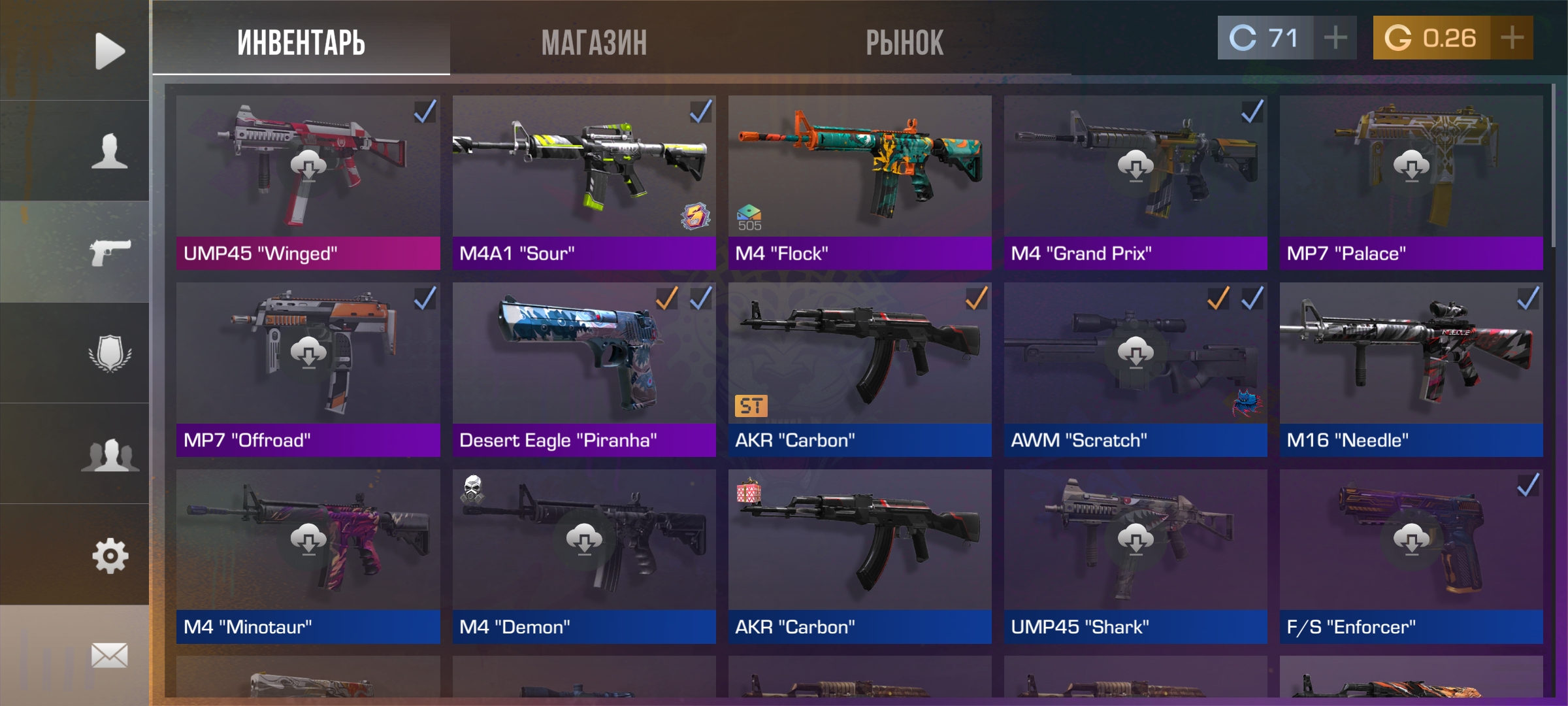1568x706 pixels.
Task: Choose the M4A1 "Sour" skin
Action: [x=584, y=182]
